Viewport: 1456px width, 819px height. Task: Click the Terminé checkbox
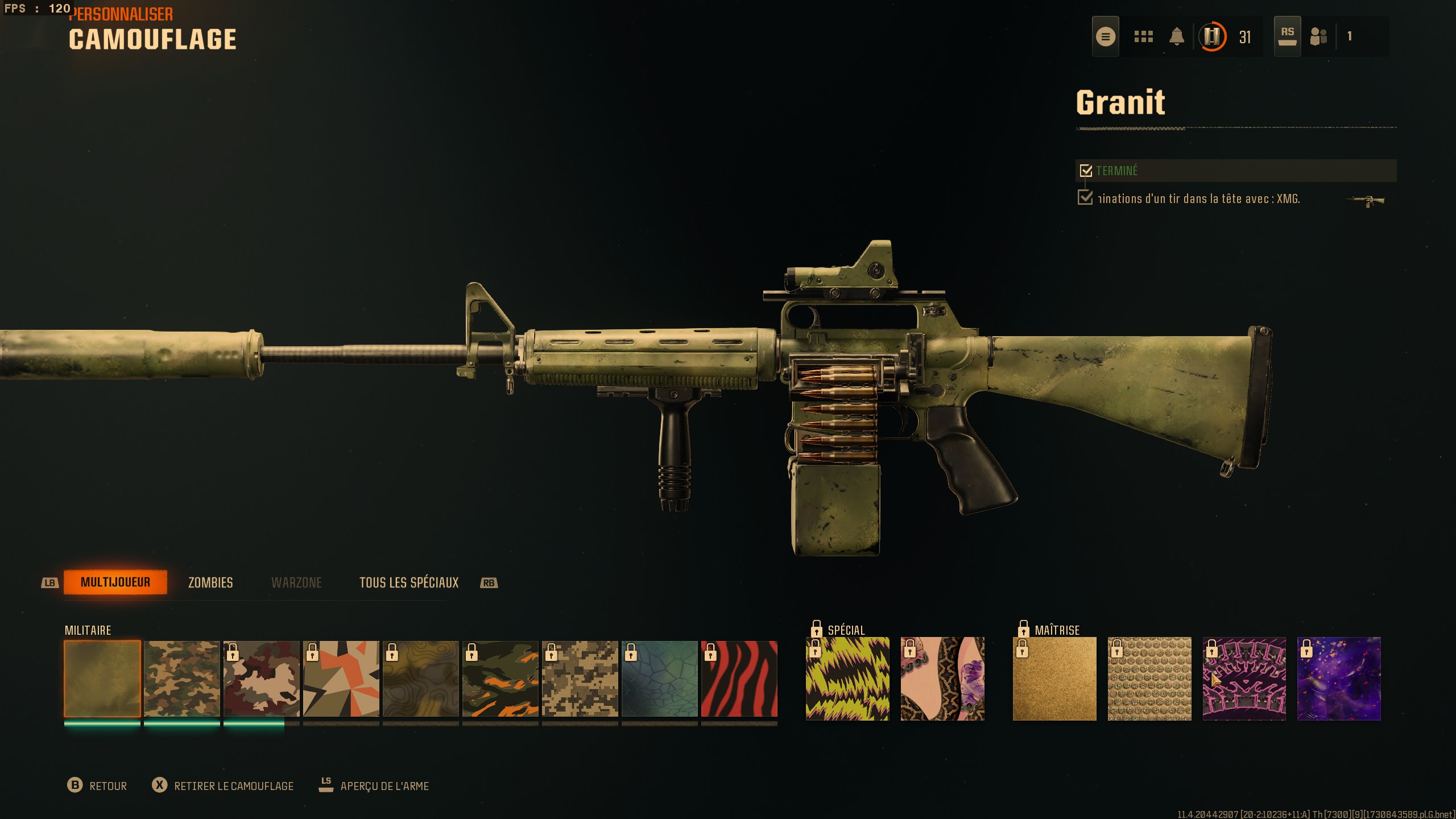1086,169
